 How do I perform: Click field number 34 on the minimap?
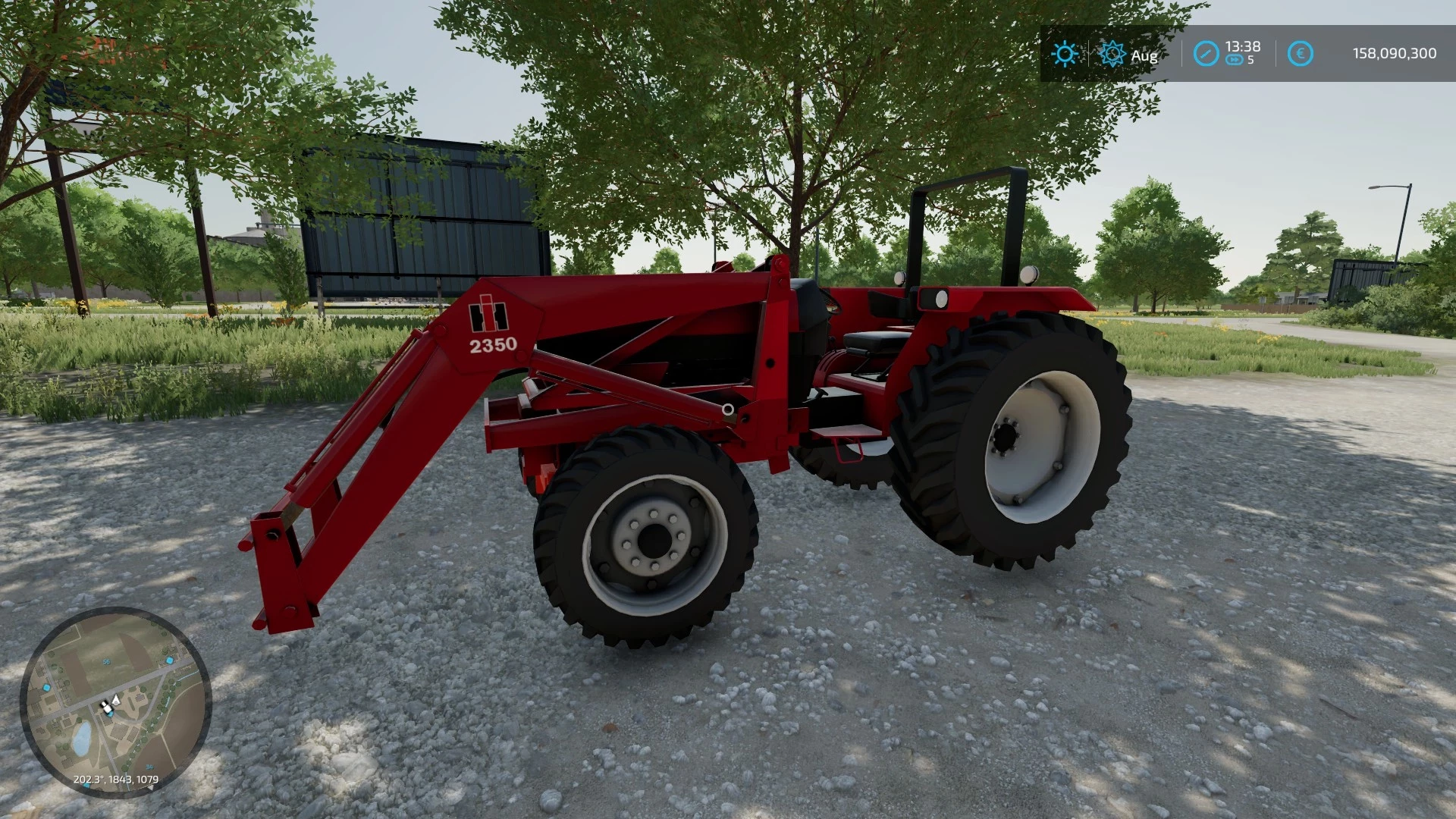[x=149, y=767]
